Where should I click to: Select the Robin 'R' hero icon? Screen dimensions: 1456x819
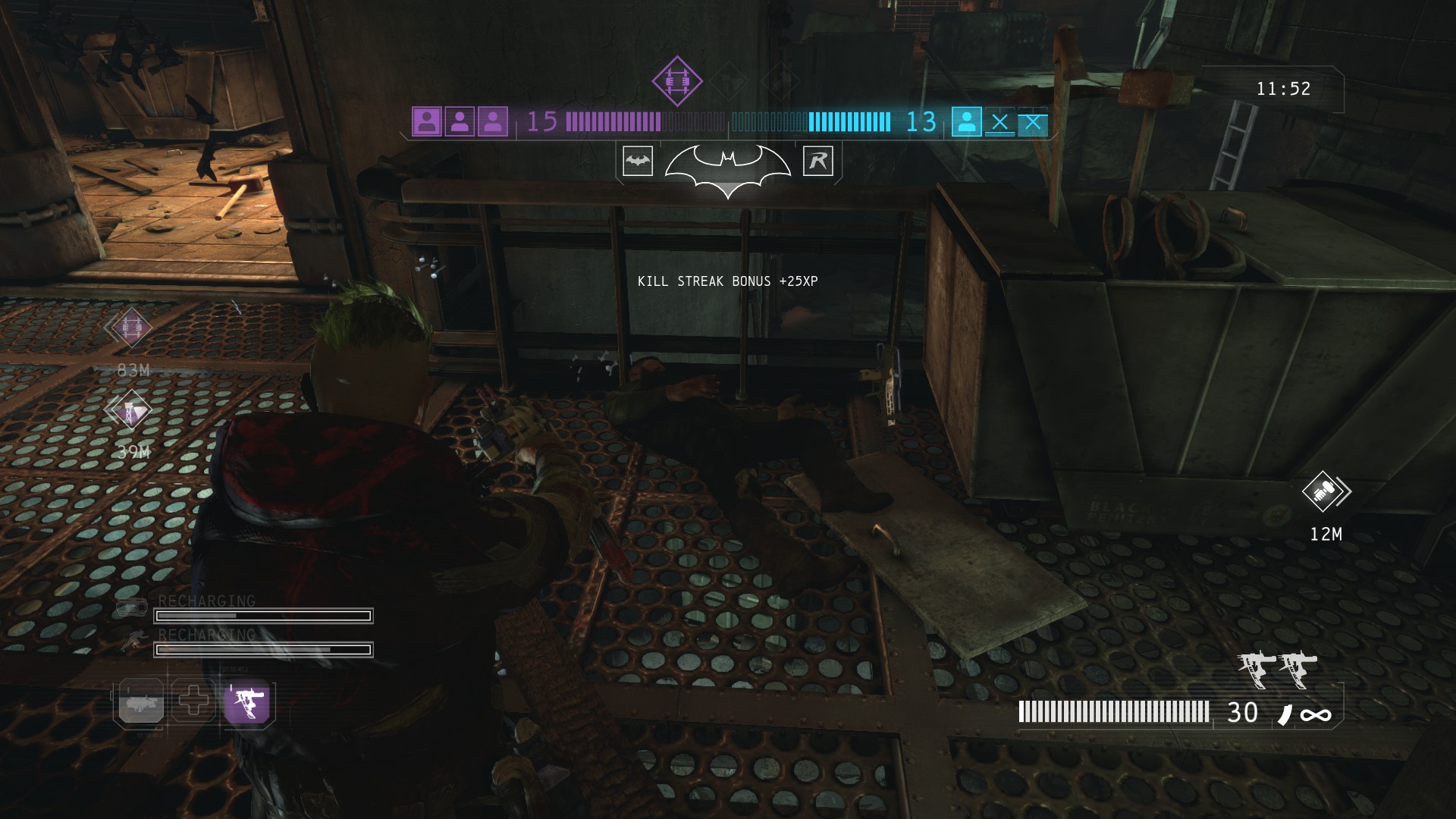pos(817,161)
